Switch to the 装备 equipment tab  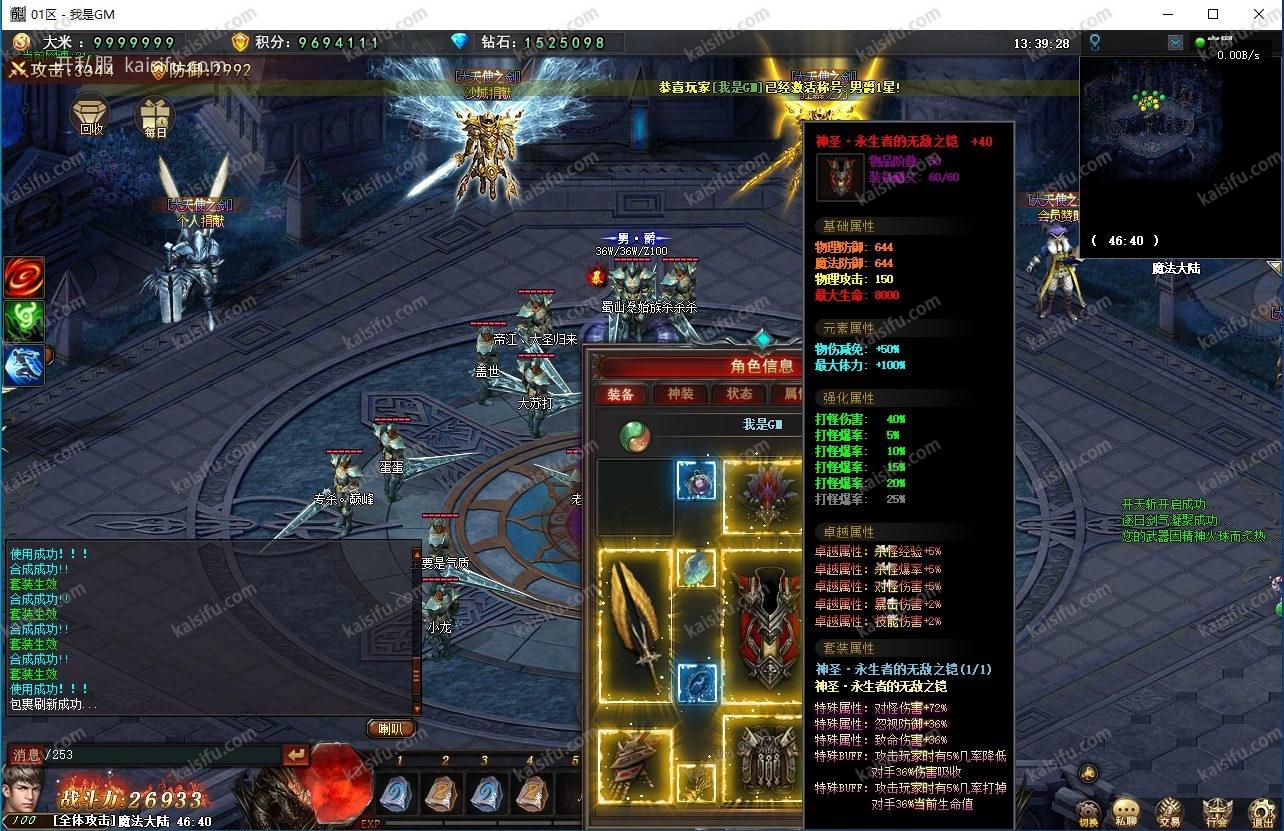click(621, 394)
